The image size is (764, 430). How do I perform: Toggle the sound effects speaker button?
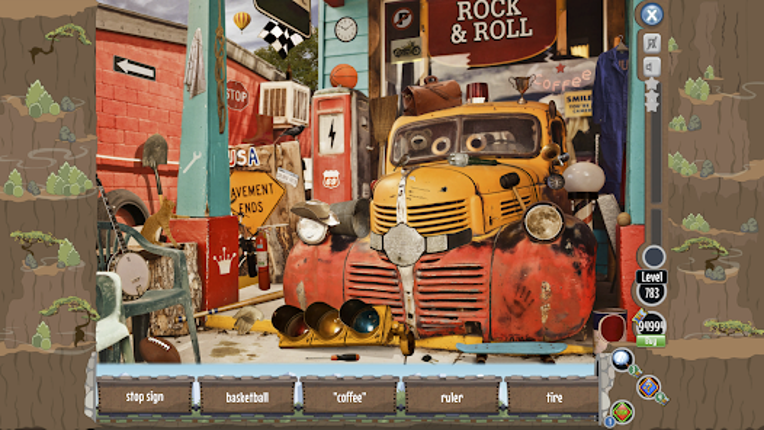pyautogui.click(x=652, y=67)
